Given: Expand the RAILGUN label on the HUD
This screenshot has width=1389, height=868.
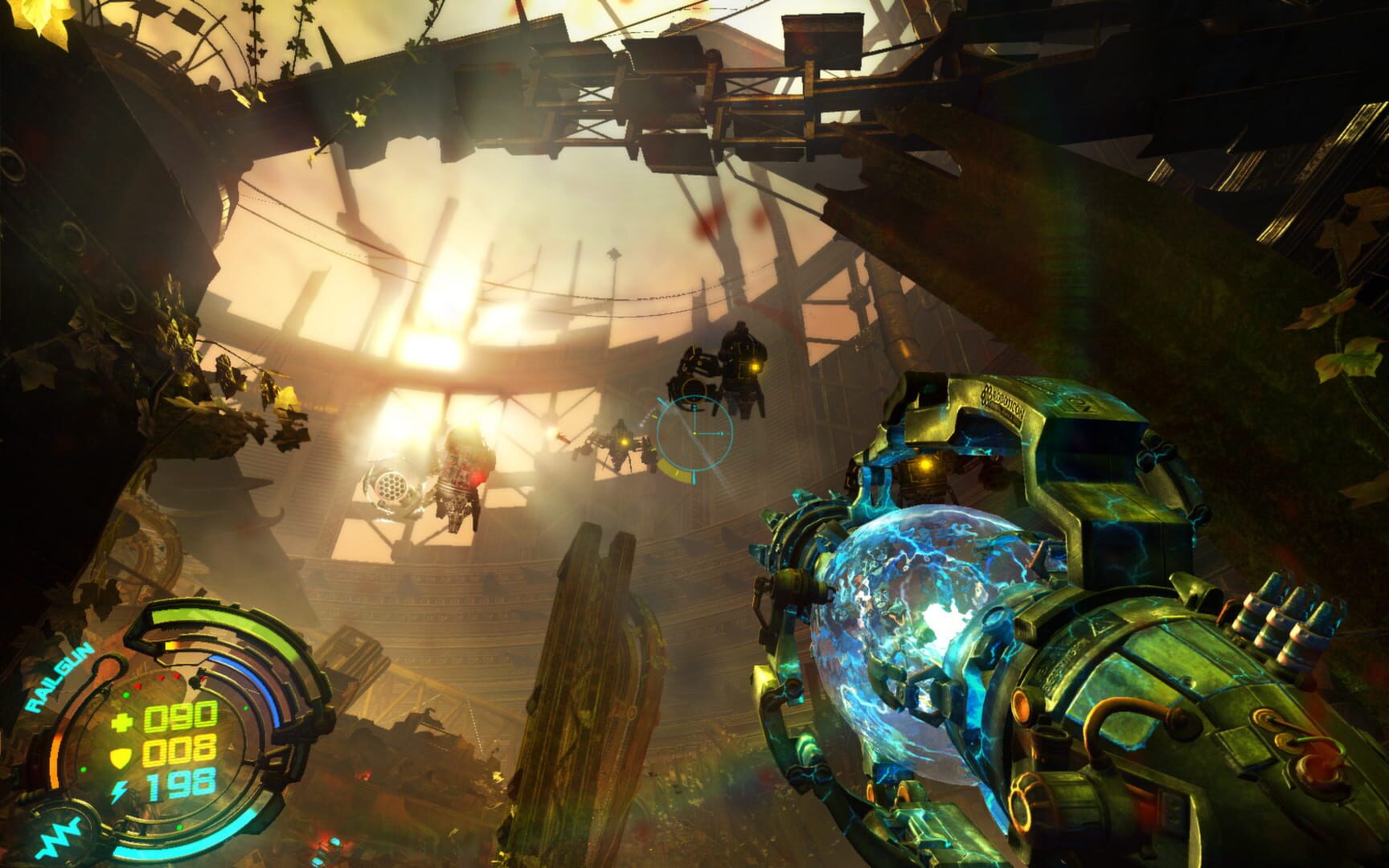Looking at the screenshot, I should 59,678.
